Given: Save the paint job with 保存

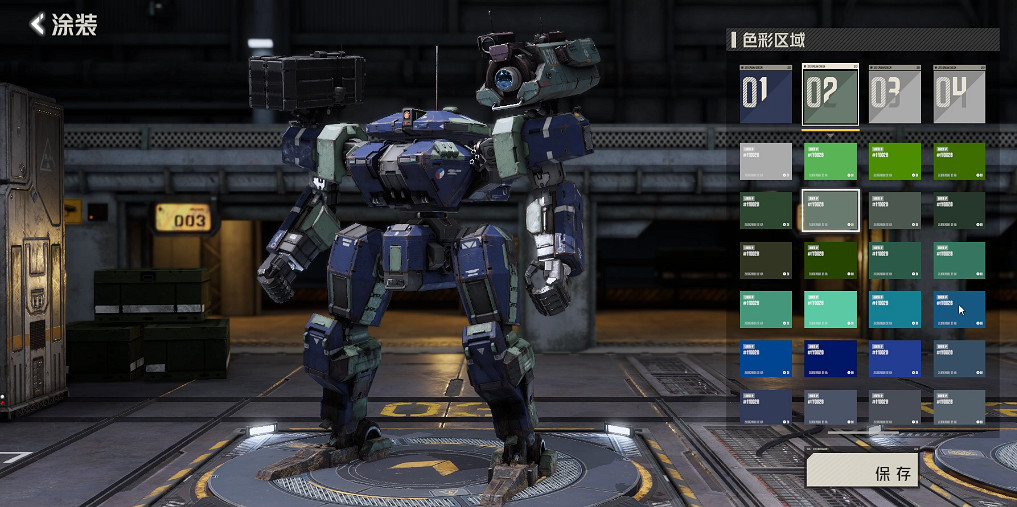Looking at the screenshot, I should (876, 472).
